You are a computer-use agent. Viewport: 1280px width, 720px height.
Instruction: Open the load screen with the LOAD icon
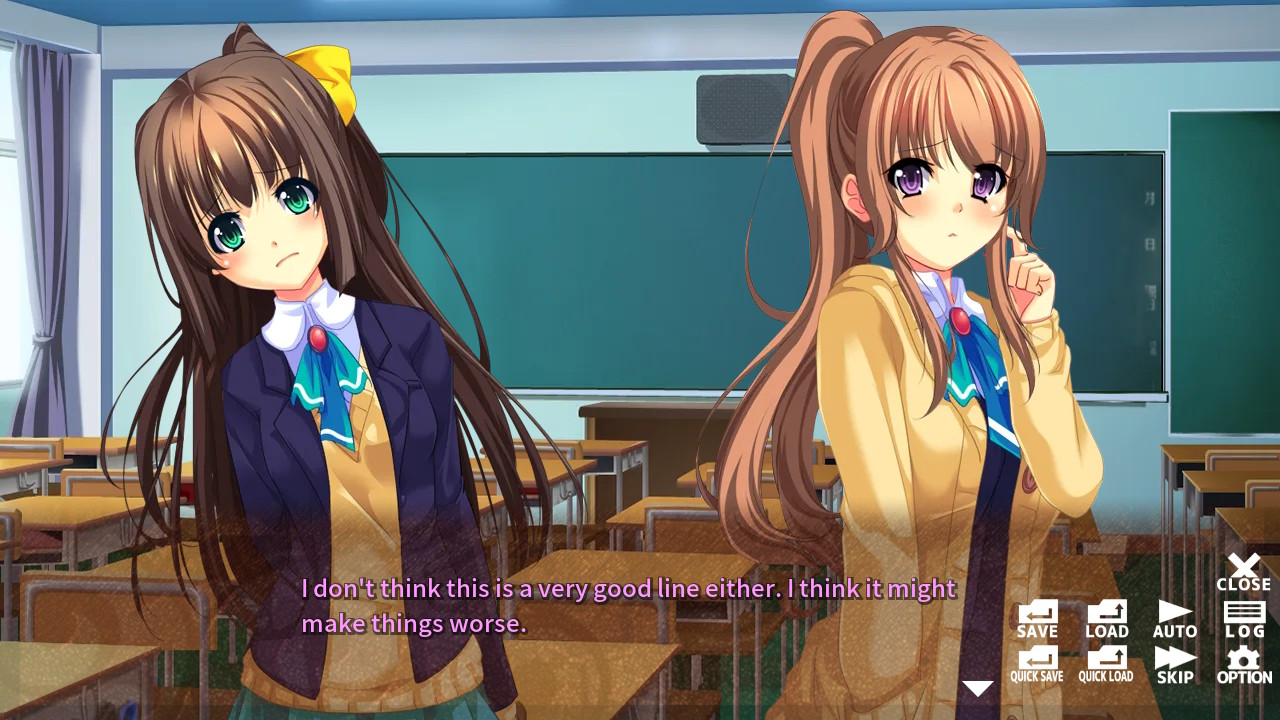click(1106, 613)
